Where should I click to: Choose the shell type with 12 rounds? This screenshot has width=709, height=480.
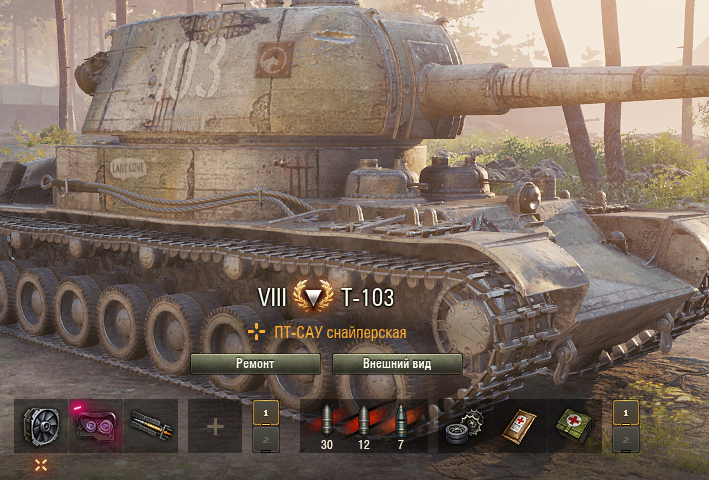pyautogui.click(x=363, y=424)
